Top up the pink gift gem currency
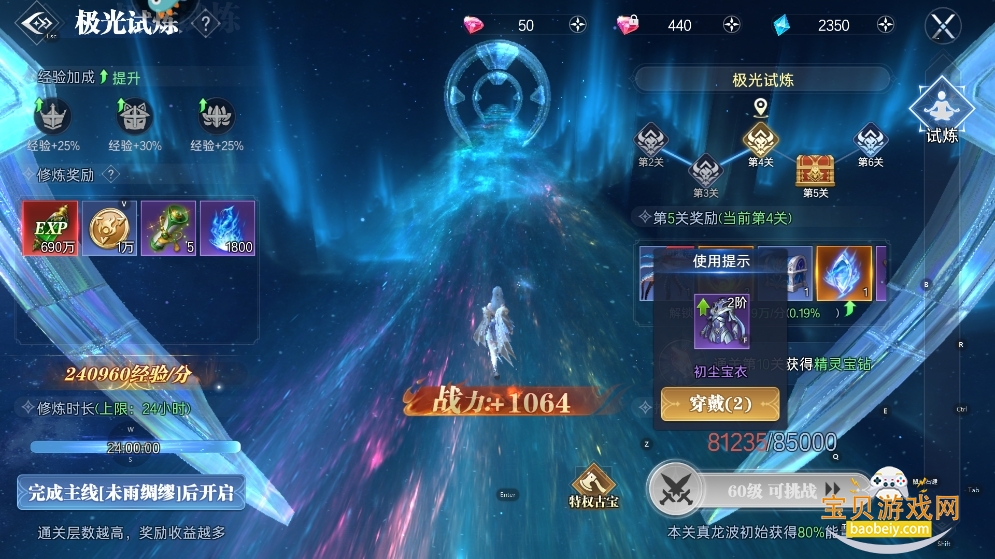The width and height of the screenshot is (995, 559). click(731, 26)
